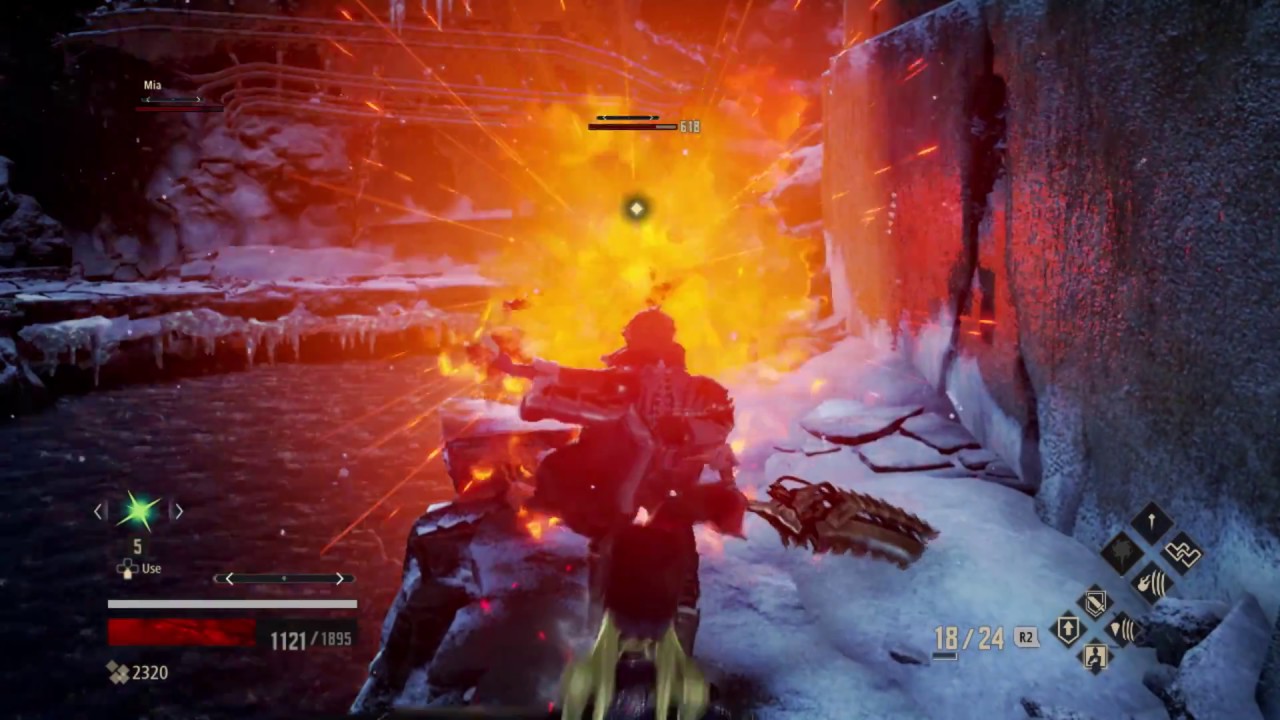Activate the downward spike gift icon
This screenshot has width=1280, height=720.
click(1151, 523)
